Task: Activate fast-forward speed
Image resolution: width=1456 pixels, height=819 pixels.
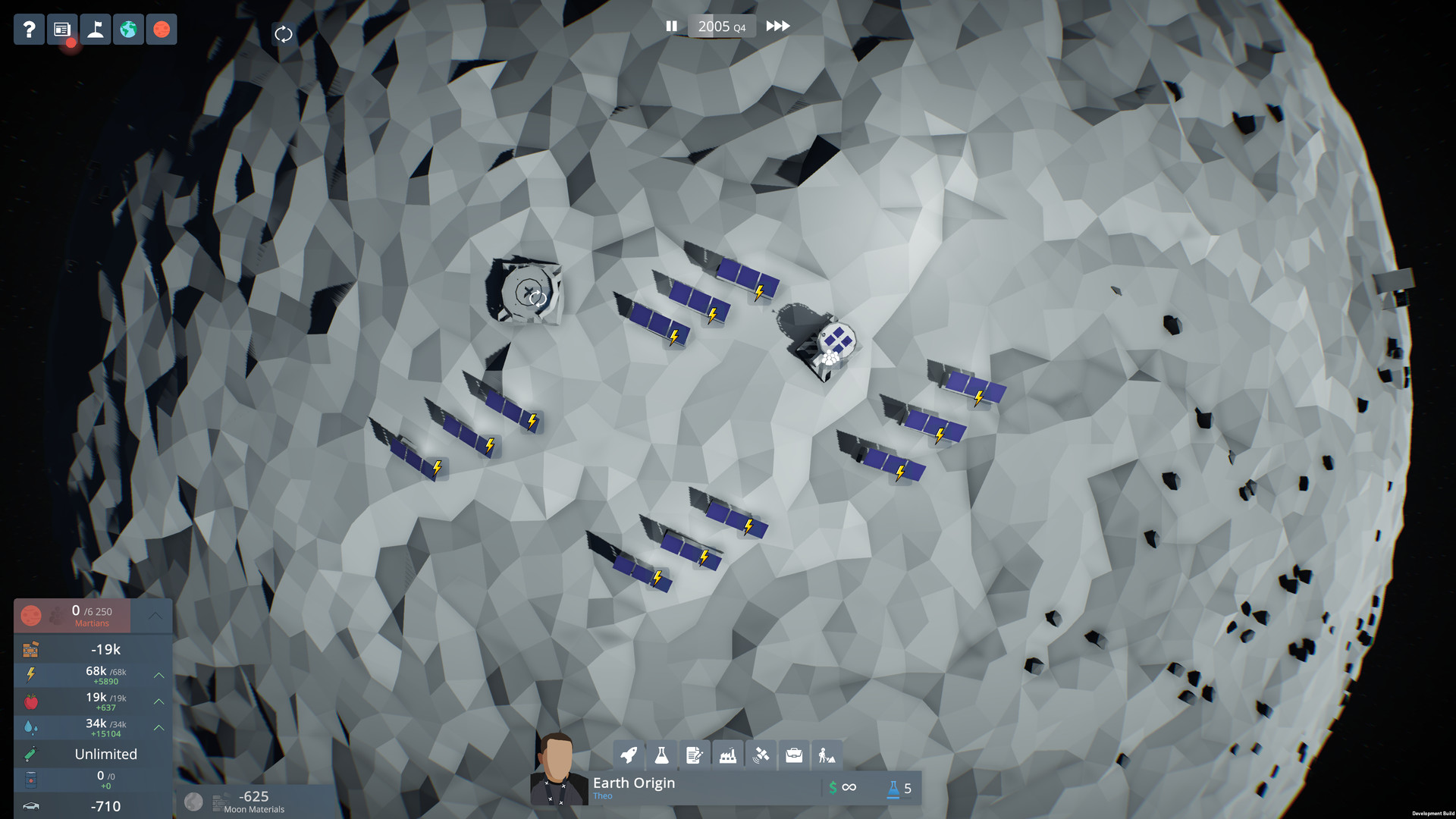Action: point(777,26)
